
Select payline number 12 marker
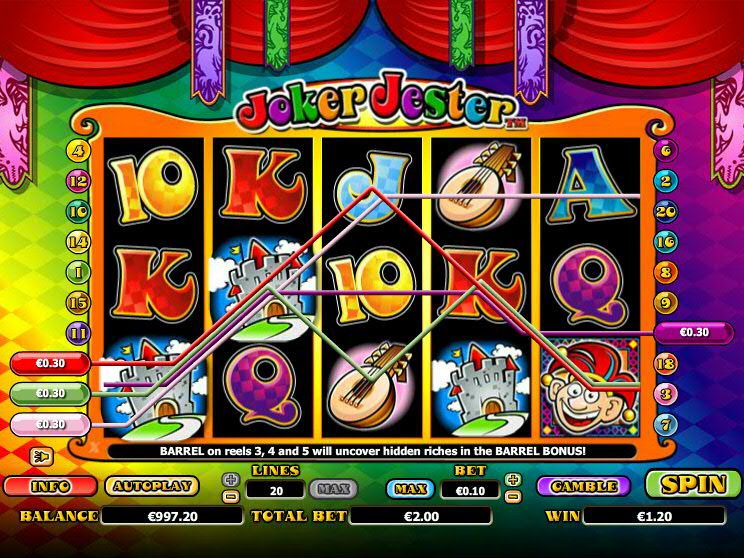click(78, 181)
